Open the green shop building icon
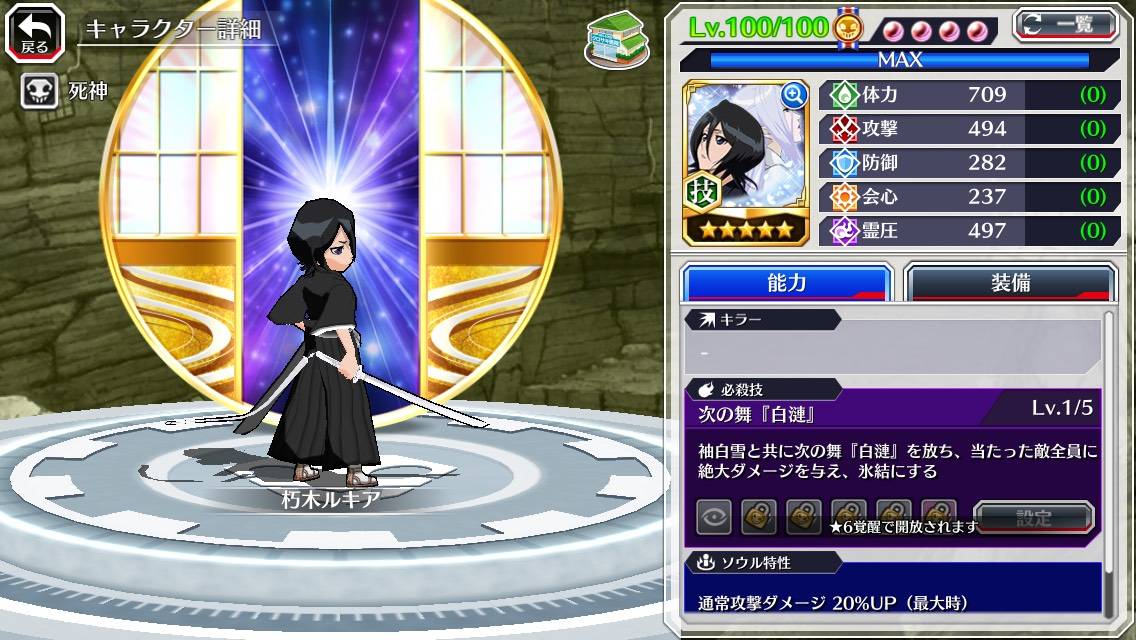The image size is (1136, 640). point(615,39)
